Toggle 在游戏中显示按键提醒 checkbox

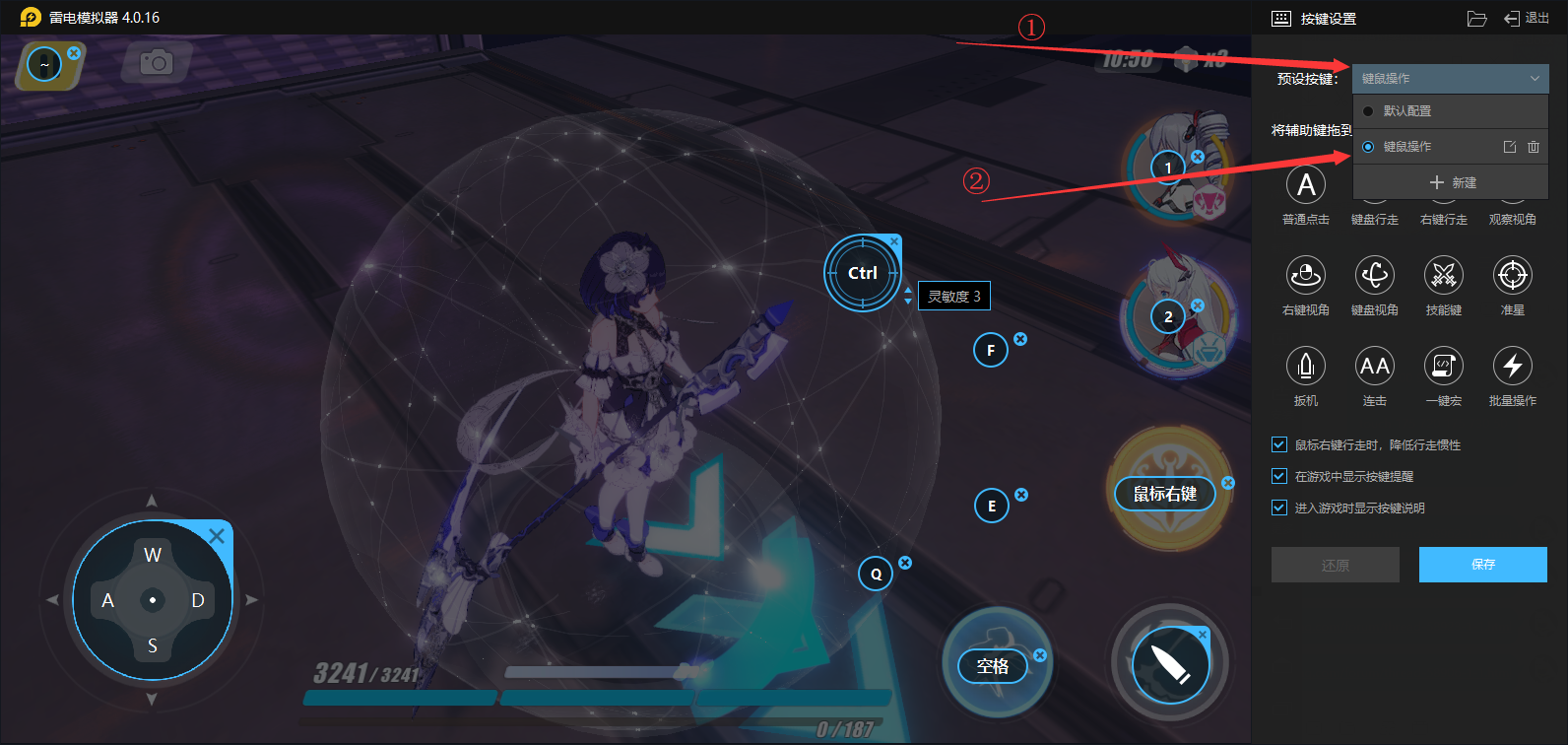pyautogui.click(x=1279, y=476)
